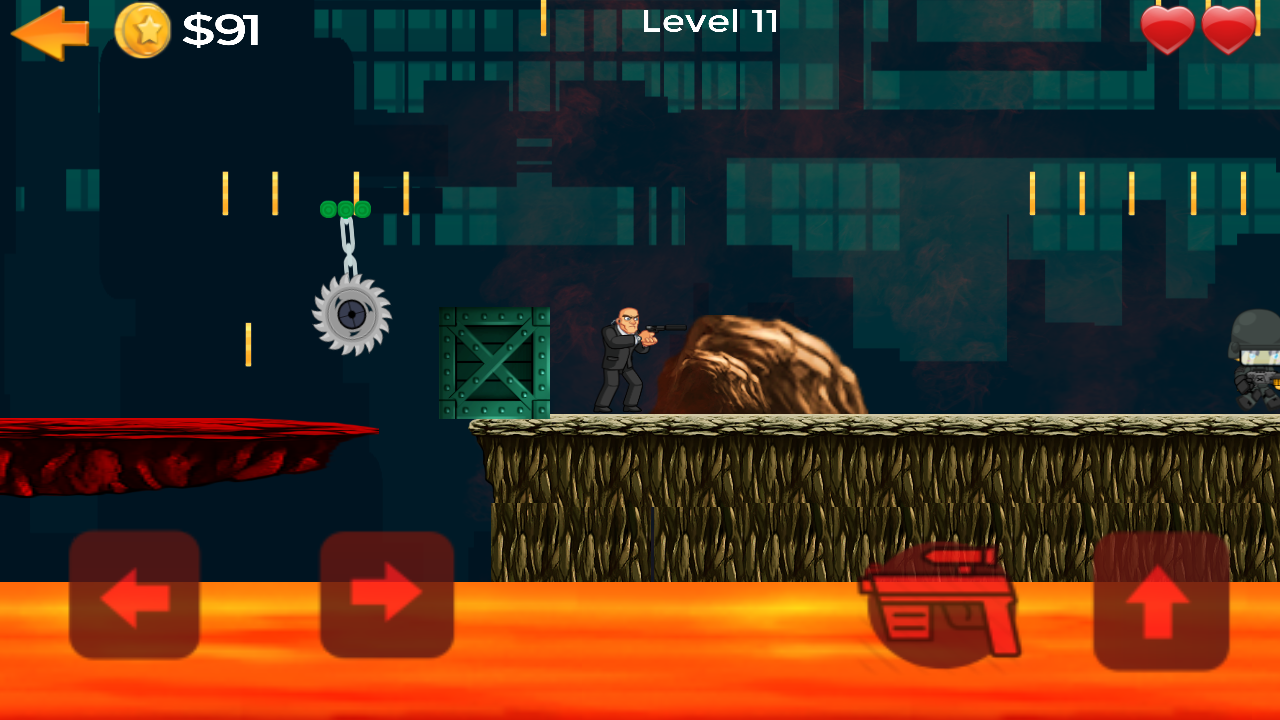Click the gold star coin currency icon

143,30
